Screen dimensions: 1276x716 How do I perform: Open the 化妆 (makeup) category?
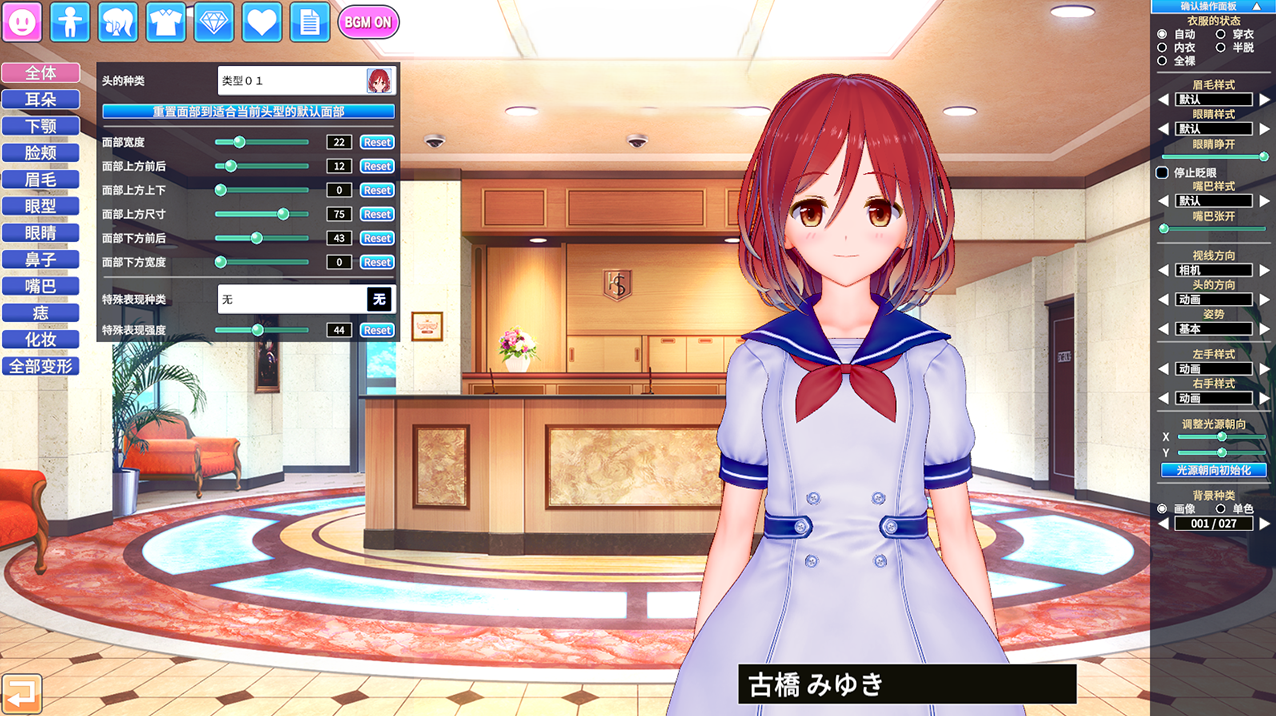[41, 340]
